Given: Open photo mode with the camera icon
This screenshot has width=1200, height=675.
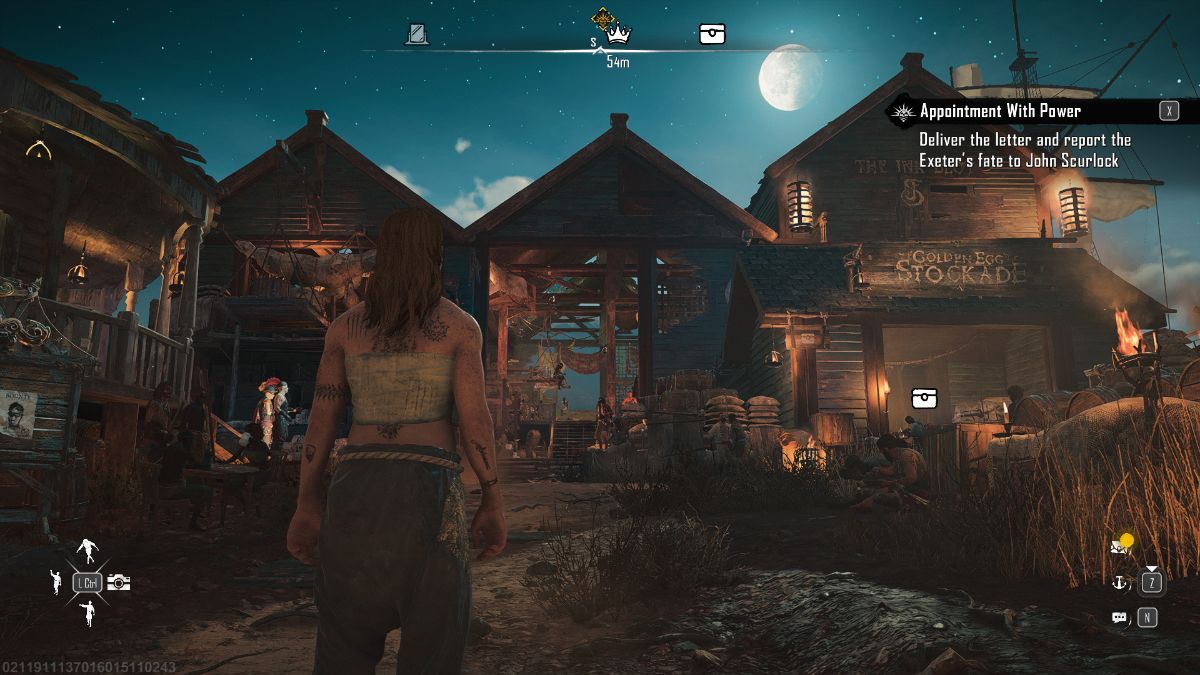Looking at the screenshot, I should pos(119,582).
